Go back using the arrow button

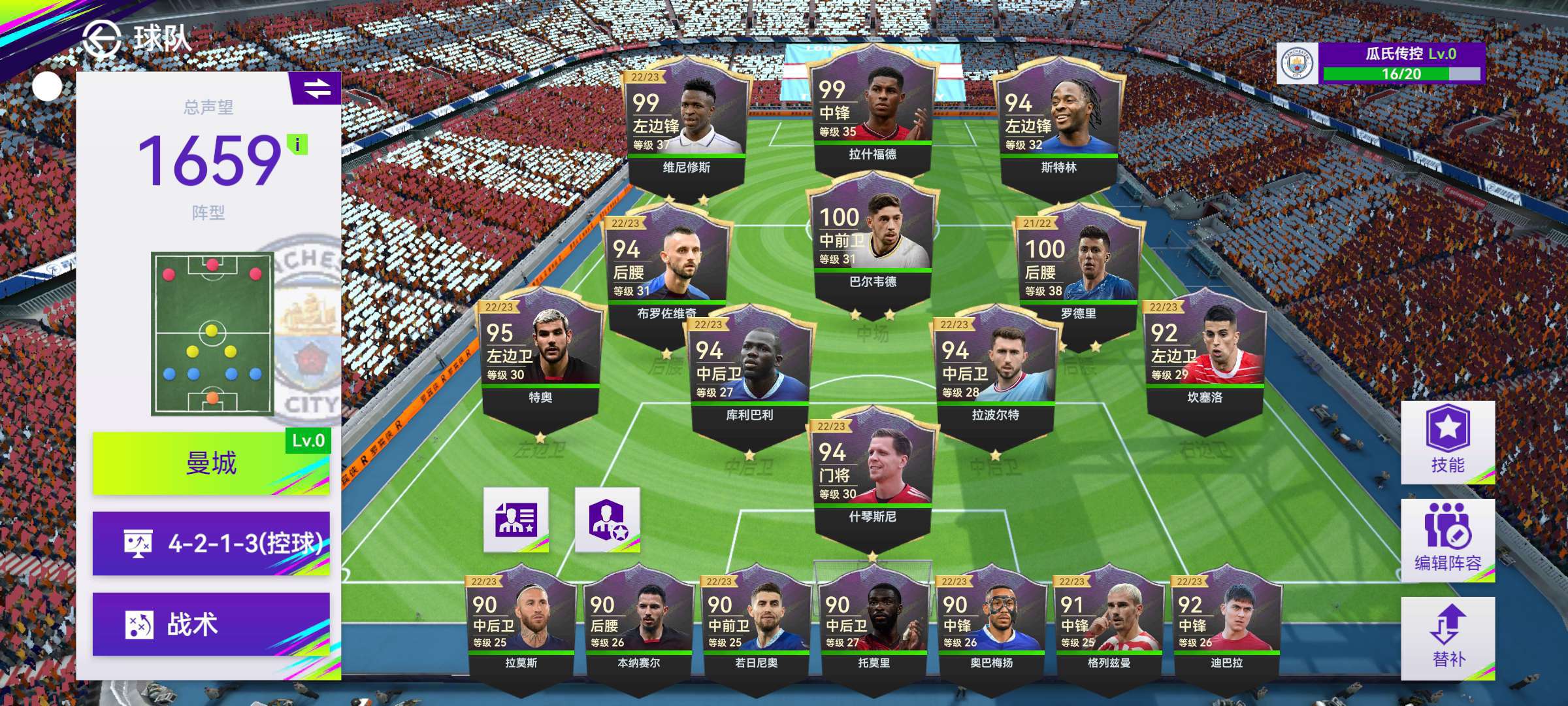101,39
